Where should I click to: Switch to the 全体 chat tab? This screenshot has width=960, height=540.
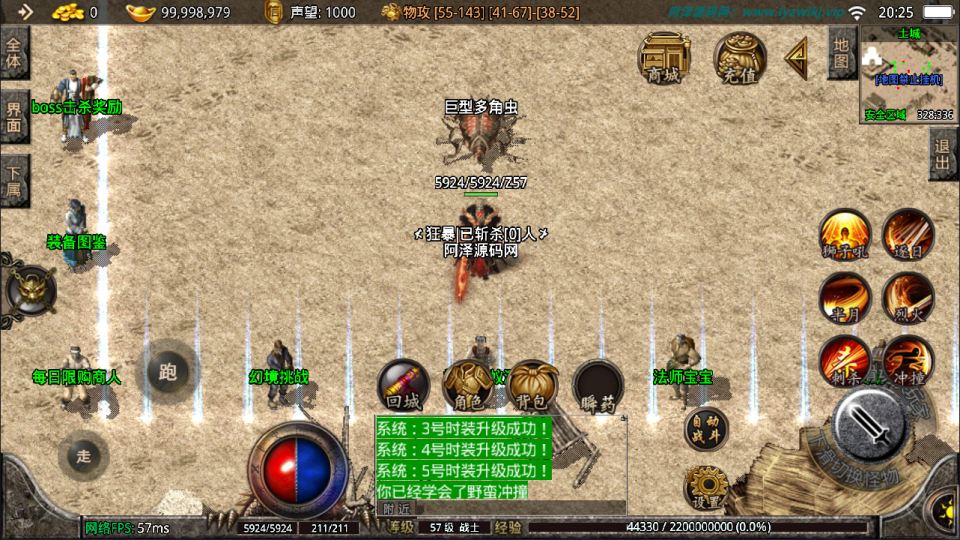14,52
